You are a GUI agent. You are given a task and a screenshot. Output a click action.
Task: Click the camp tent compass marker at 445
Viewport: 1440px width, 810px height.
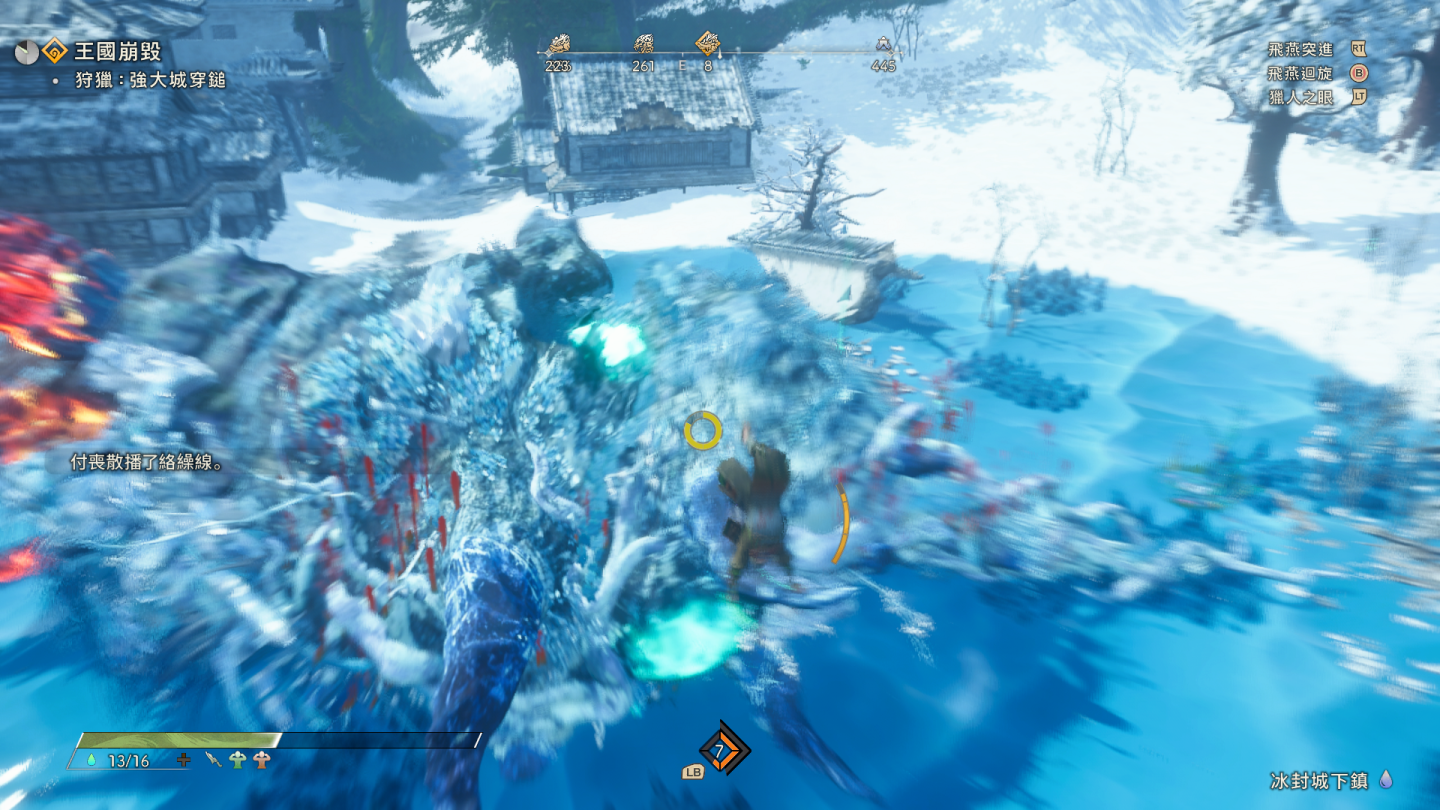(x=883, y=44)
